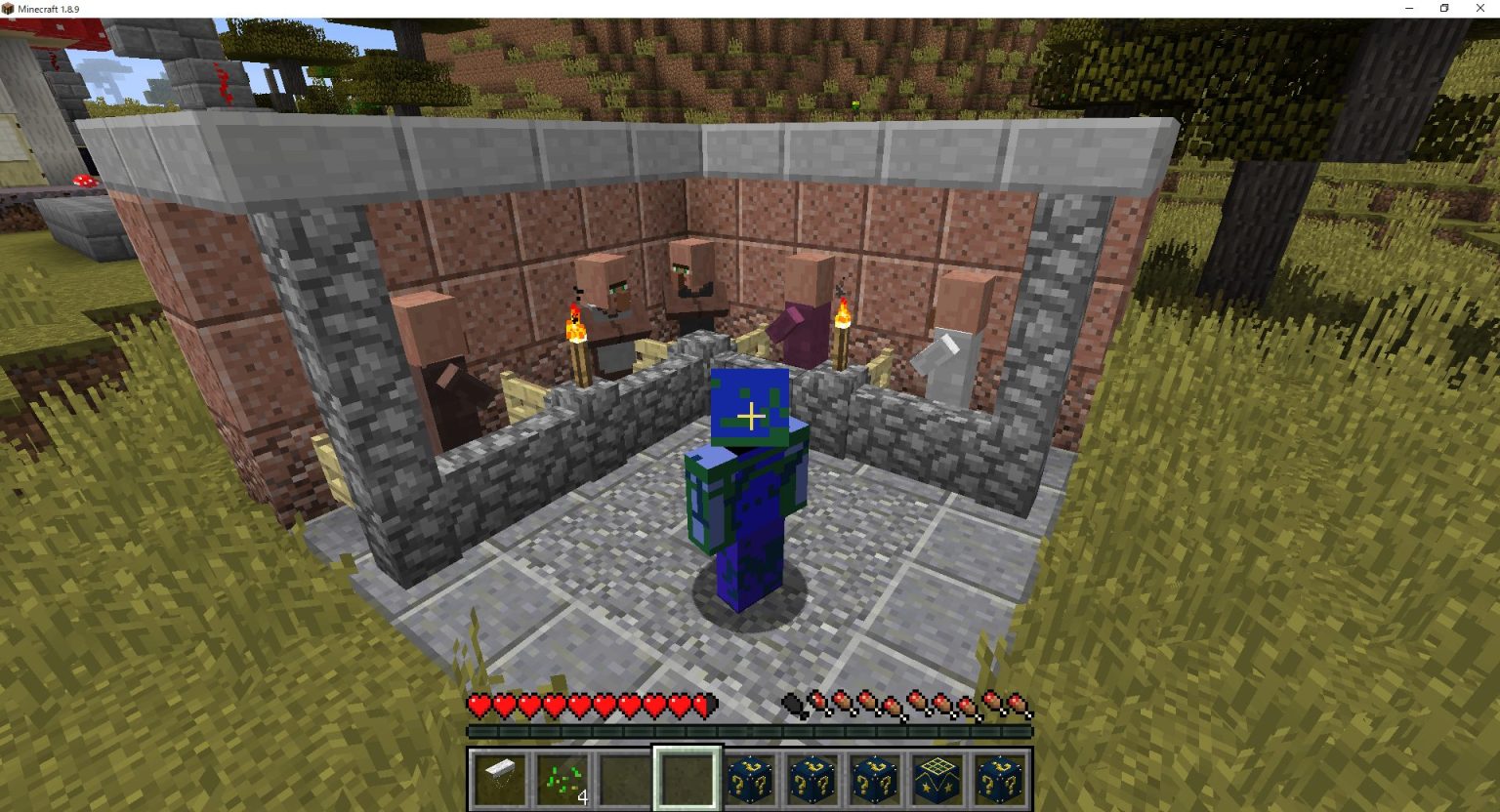The height and width of the screenshot is (812, 1500).
Task: Click the crosshair at screen center
Action: coord(750,416)
